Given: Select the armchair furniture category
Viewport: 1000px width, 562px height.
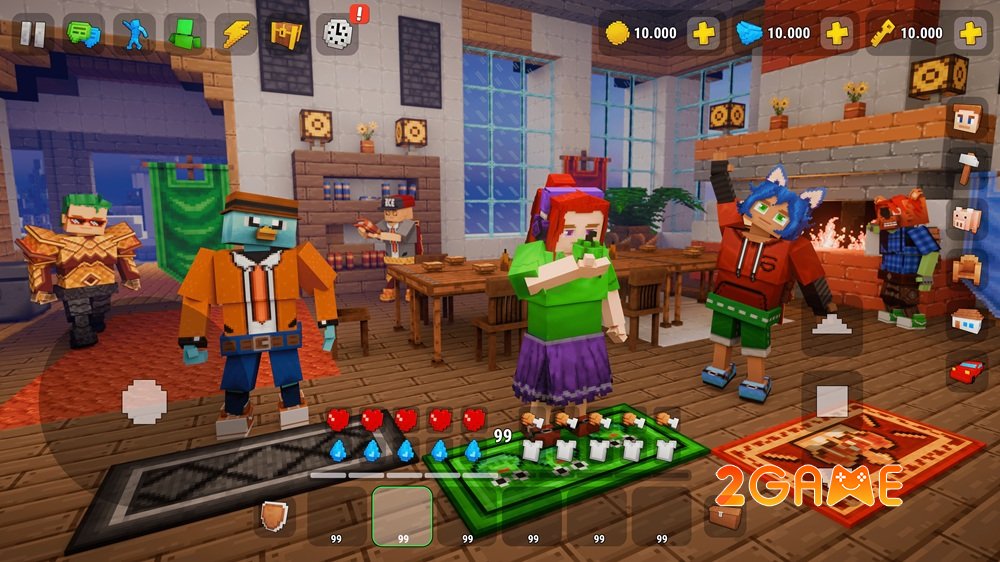Looking at the screenshot, I should 967,269.
